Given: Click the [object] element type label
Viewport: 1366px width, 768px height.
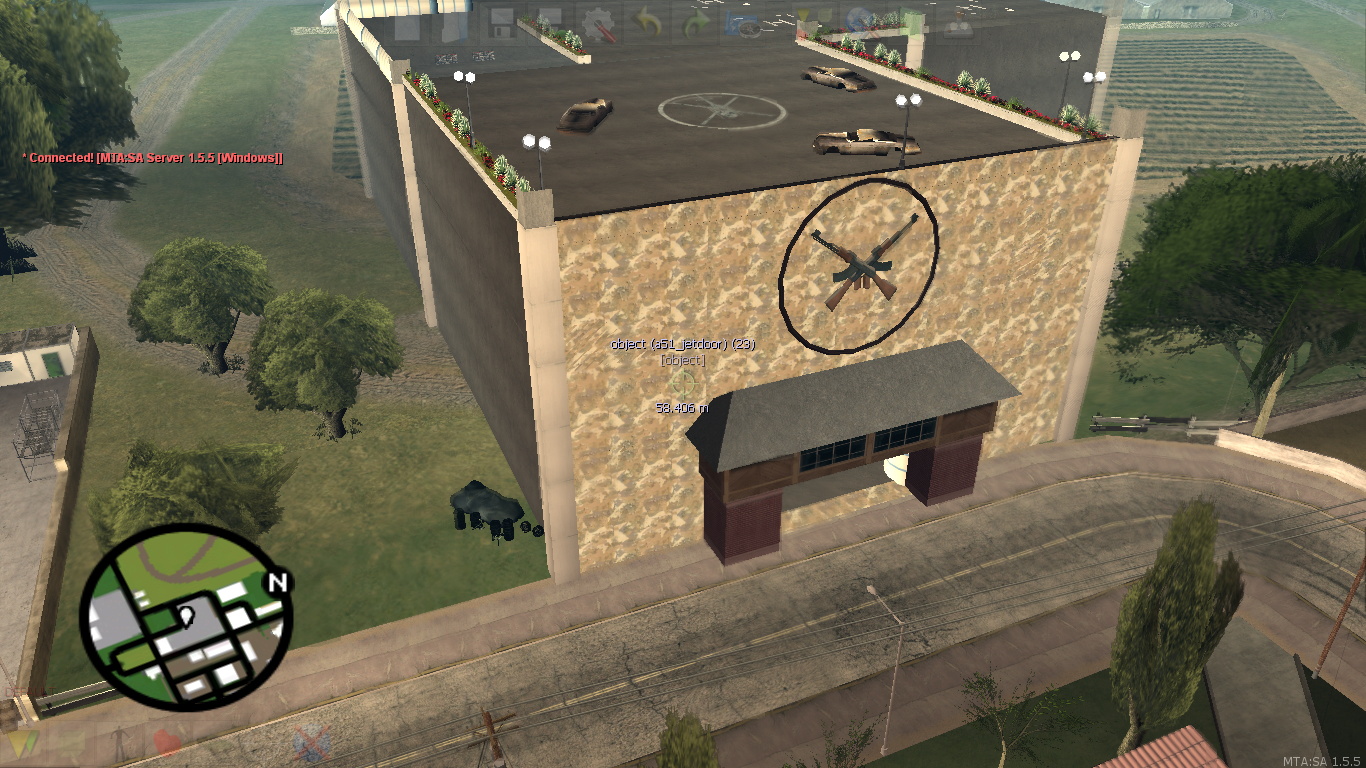Looking at the screenshot, I should point(682,360).
